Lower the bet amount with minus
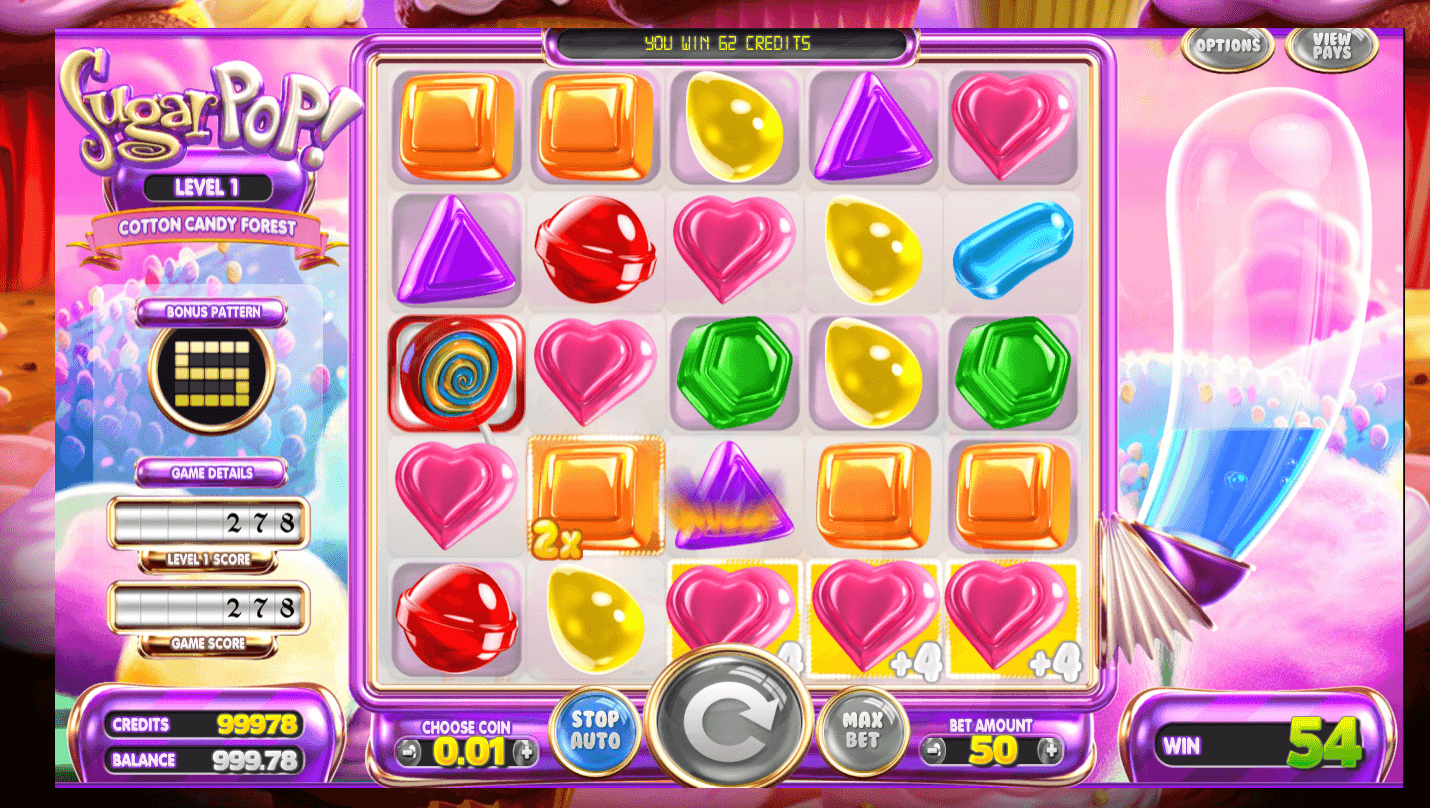Viewport: 1430px width, 808px height. [x=933, y=749]
